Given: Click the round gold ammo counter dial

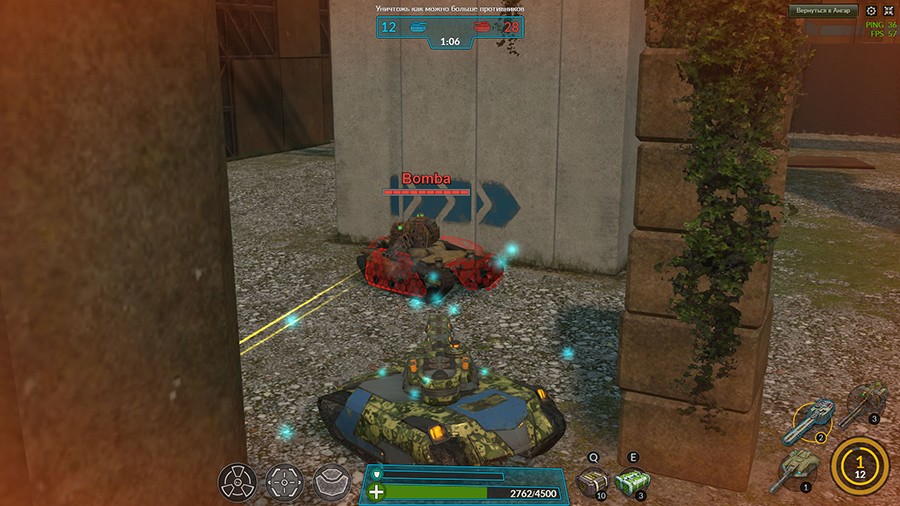Looking at the screenshot, I should click(x=859, y=465).
